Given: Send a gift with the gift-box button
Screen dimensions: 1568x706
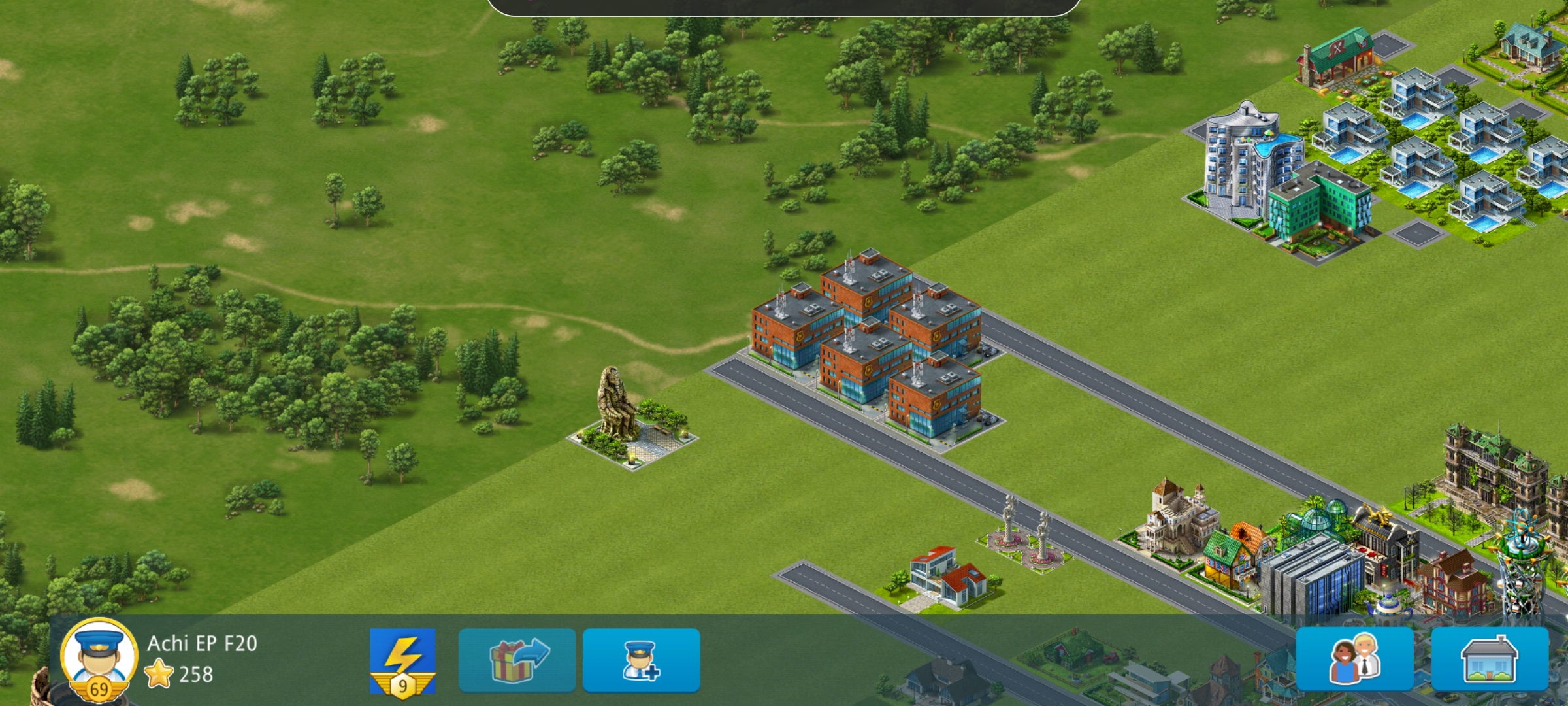Looking at the screenshot, I should pos(517,660).
